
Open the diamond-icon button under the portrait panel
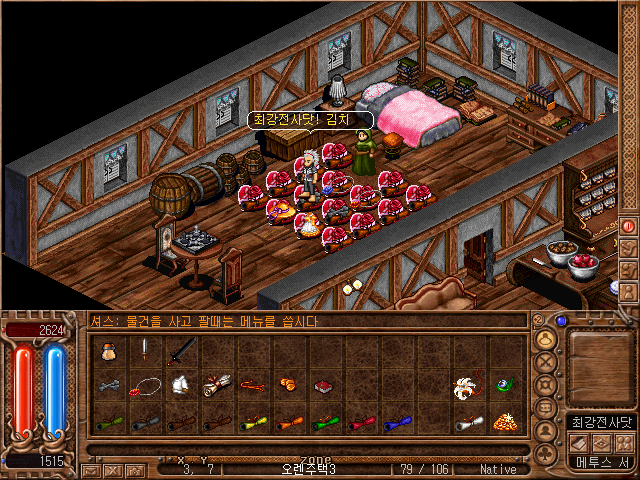coord(599,443)
